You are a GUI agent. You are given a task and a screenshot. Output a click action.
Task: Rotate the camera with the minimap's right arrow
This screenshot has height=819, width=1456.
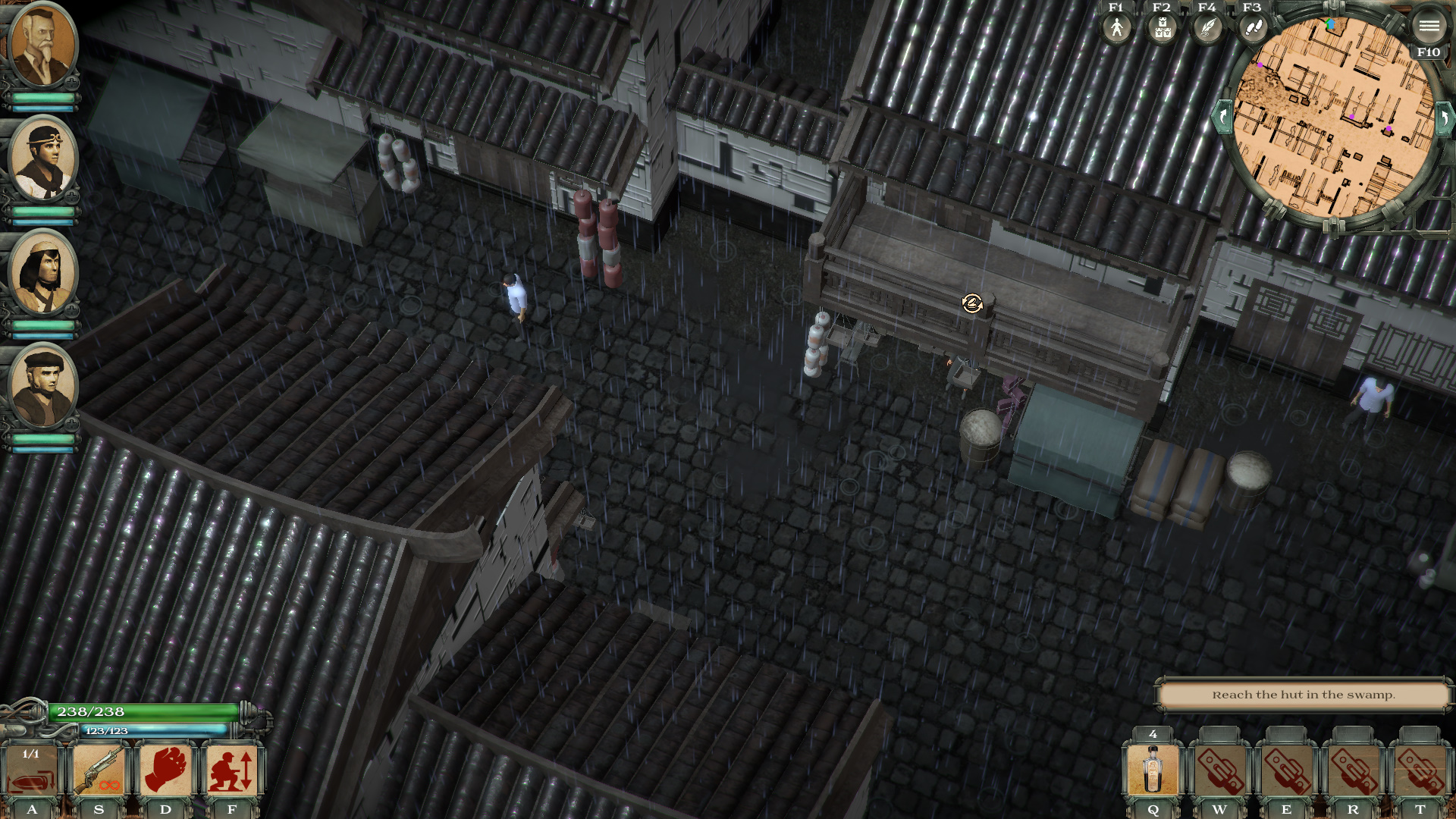pyautogui.click(x=1445, y=118)
